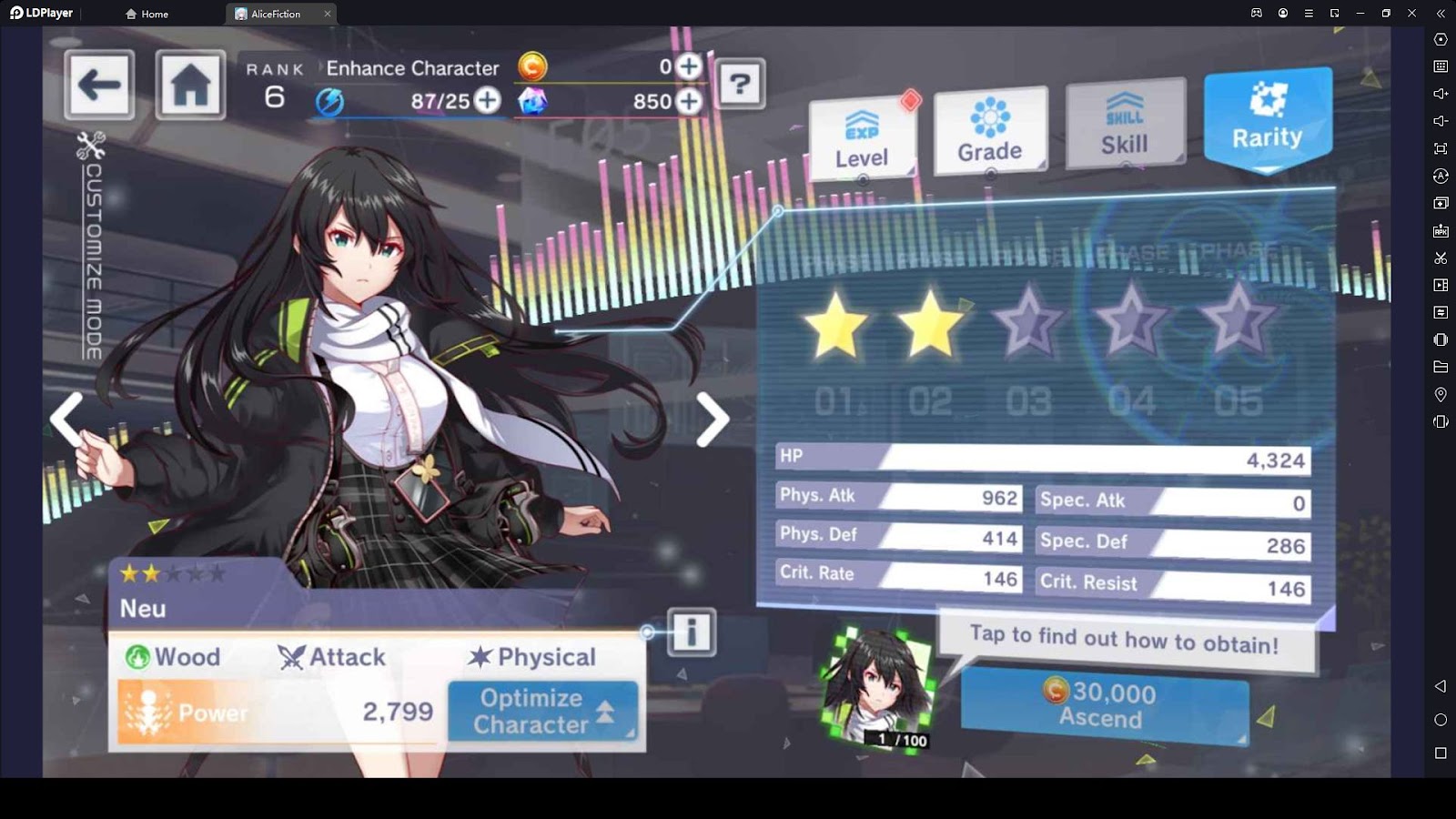This screenshot has width=1456, height=819.
Task: Close the AliceFiction emulator tab
Action: point(328,14)
